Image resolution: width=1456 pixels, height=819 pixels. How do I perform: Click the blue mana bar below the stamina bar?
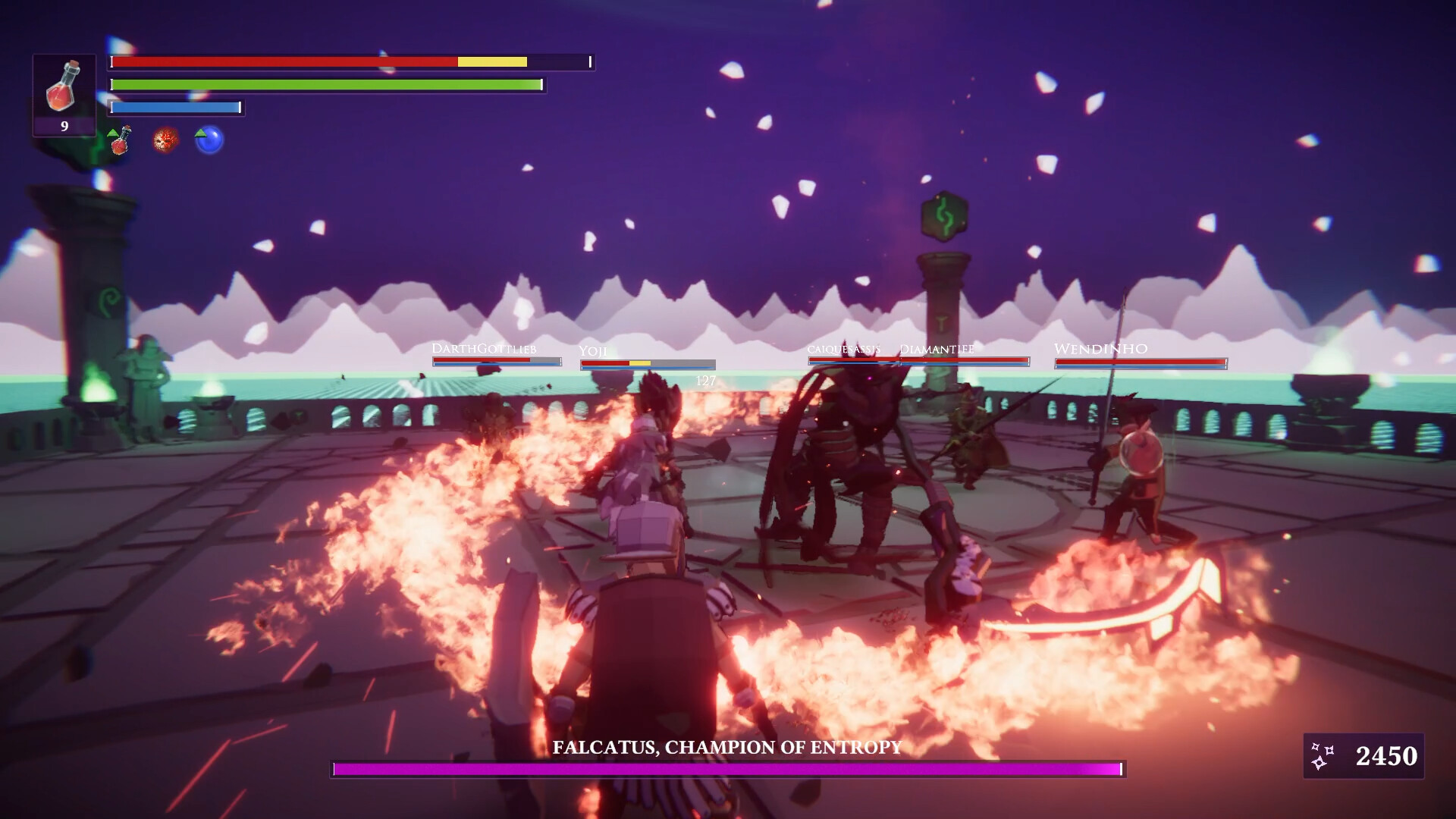pyautogui.click(x=174, y=107)
